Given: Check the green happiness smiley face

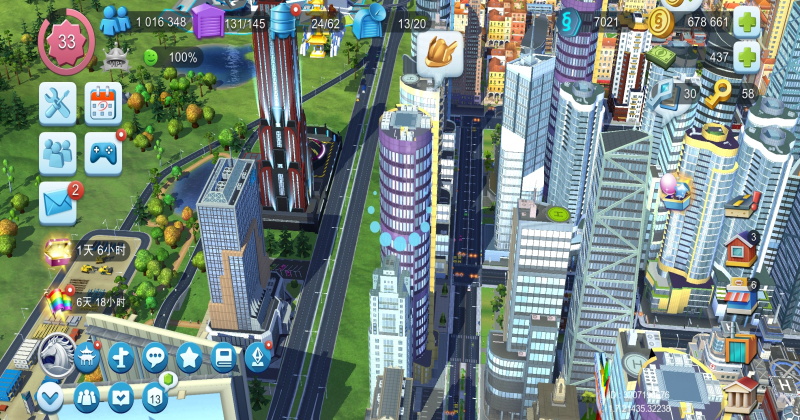Looking at the screenshot, I should (x=152, y=57).
